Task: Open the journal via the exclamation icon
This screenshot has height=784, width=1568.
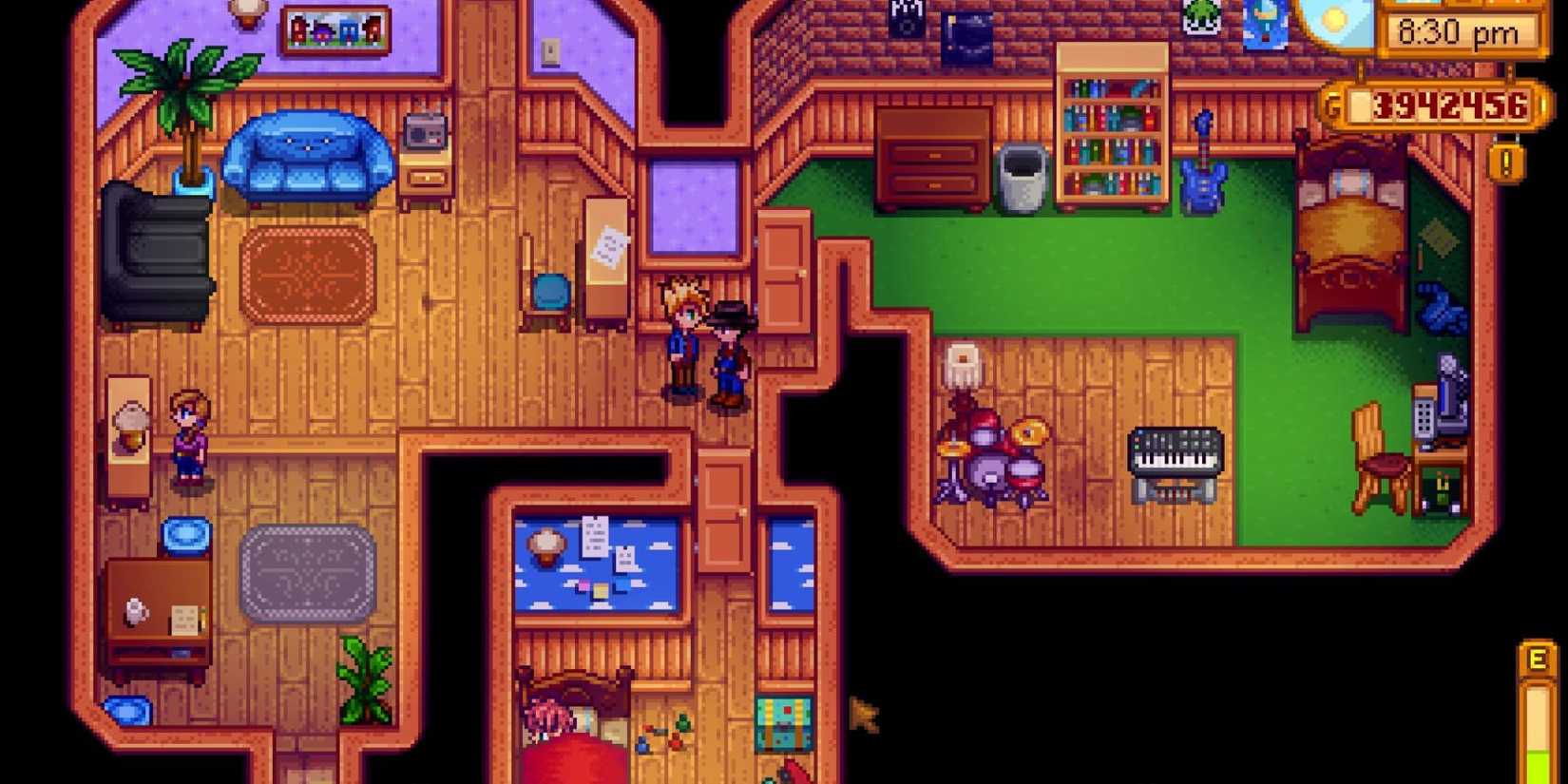Action: pyautogui.click(x=1506, y=162)
